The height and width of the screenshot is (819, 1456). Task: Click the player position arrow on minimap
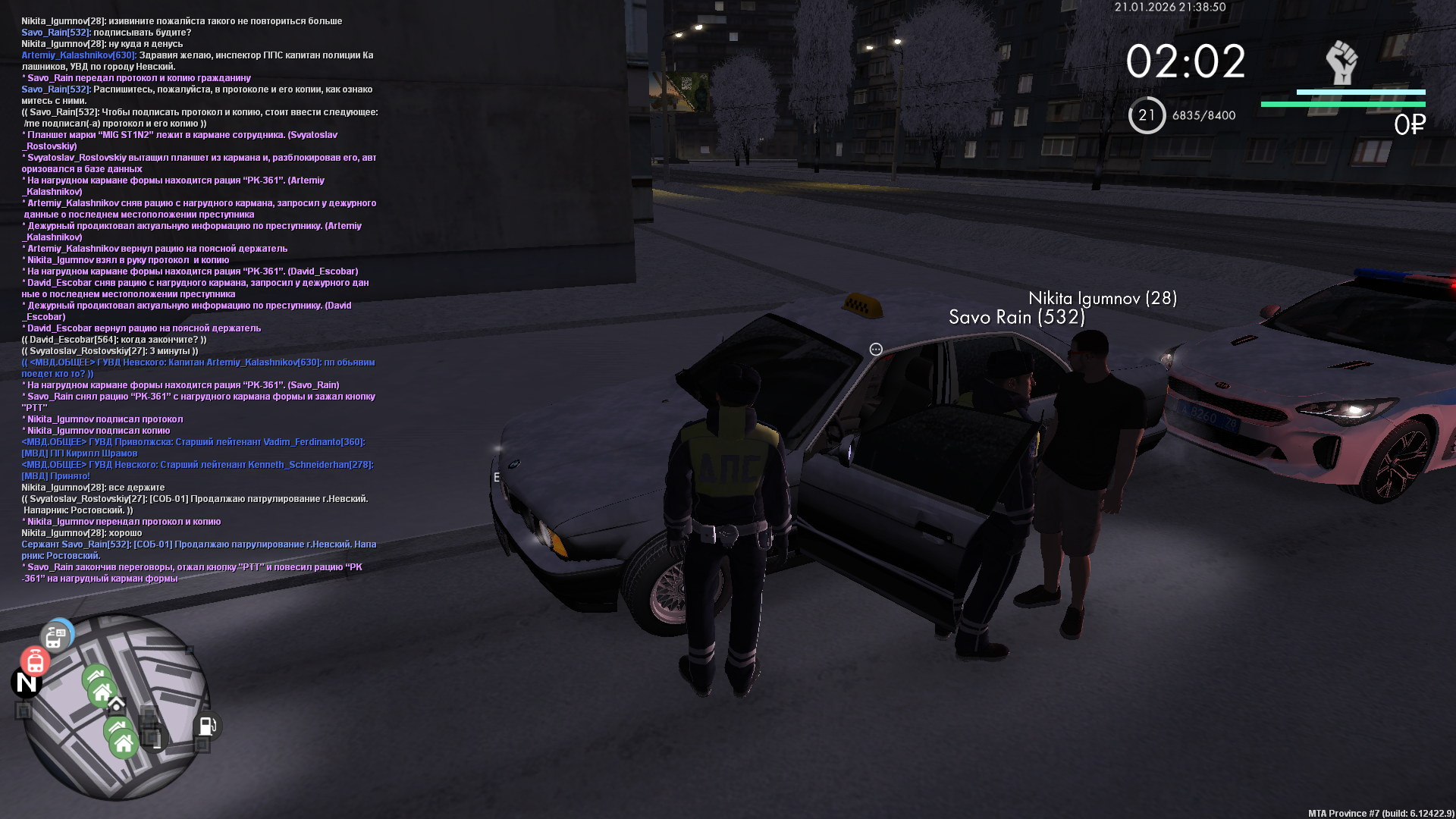pos(116,706)
